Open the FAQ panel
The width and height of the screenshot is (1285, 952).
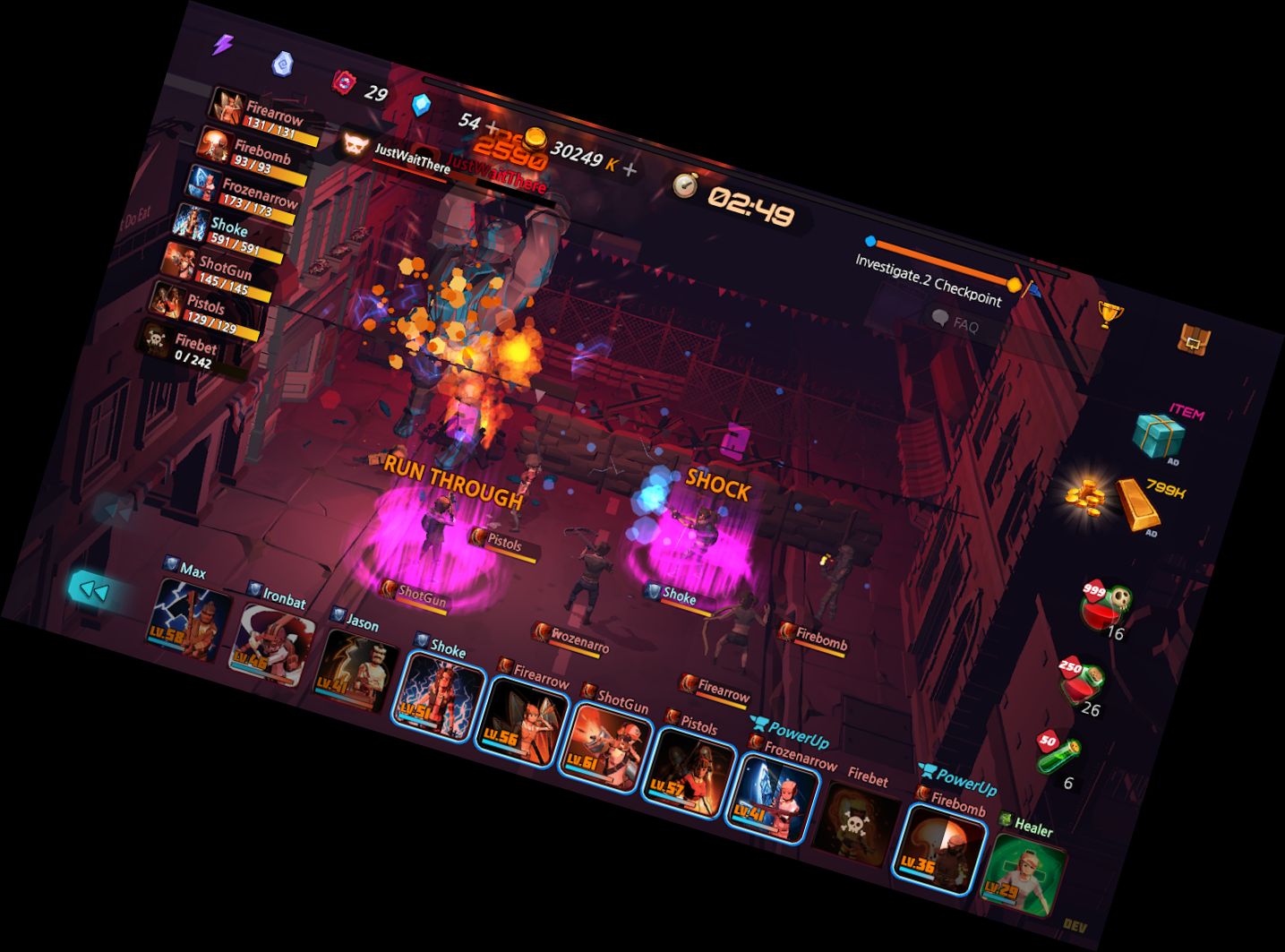(x=957, y=321)
